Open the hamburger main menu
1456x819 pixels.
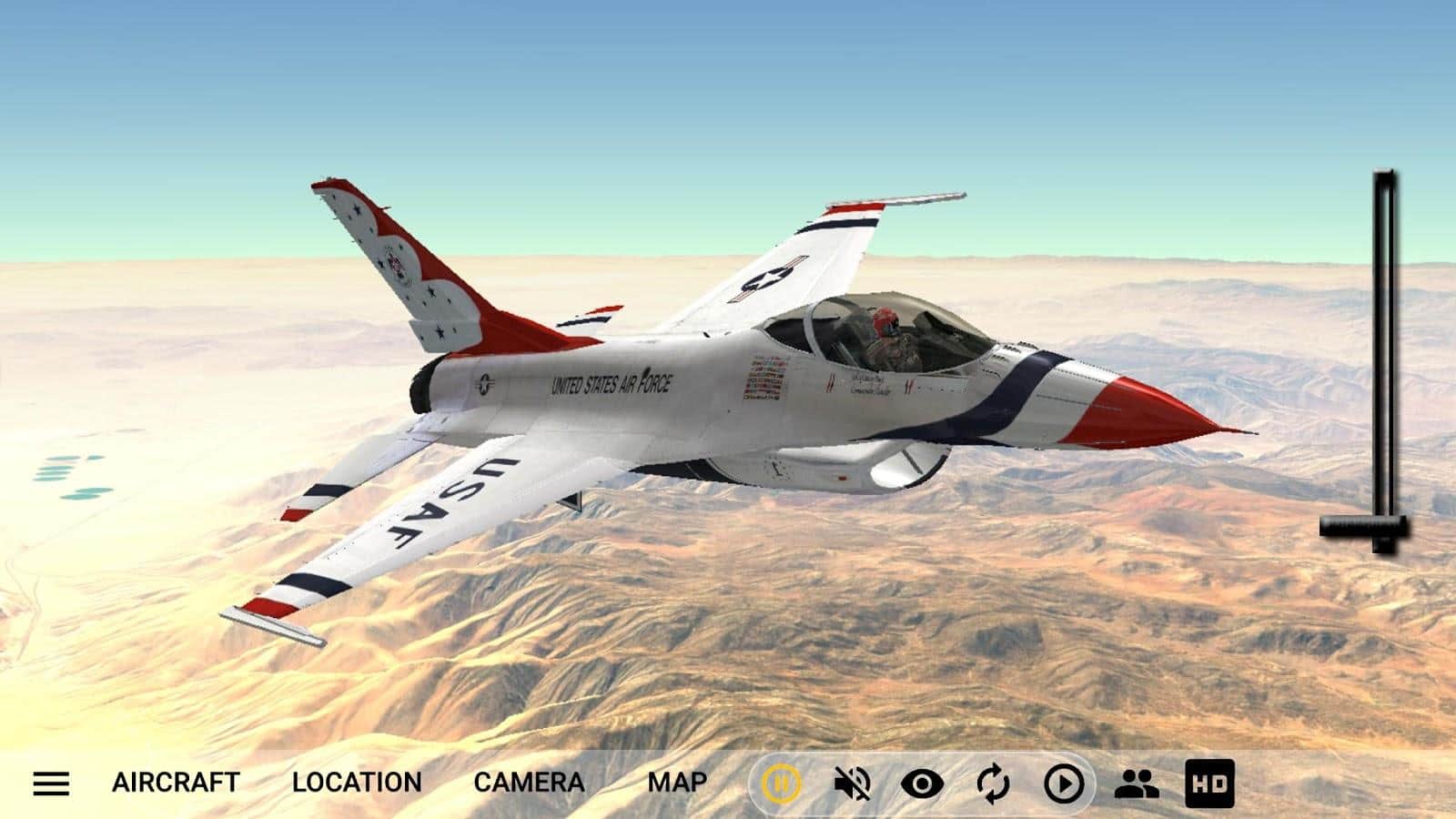(51, 784)
